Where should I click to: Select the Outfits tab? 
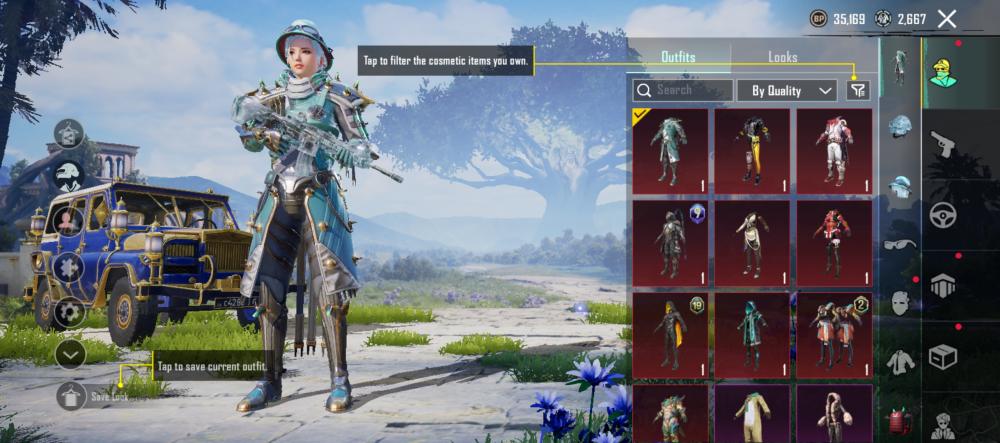tap(678, 58)
